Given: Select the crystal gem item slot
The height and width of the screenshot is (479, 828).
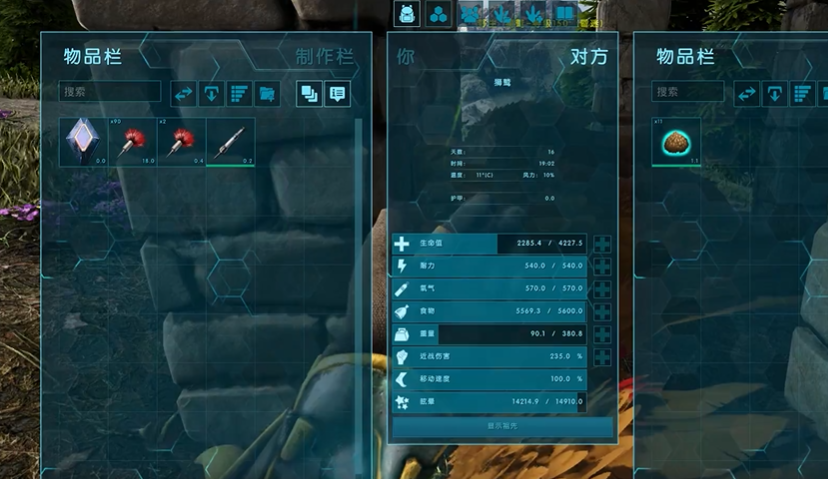Looking at the screenshot, I should coord(83,141).
